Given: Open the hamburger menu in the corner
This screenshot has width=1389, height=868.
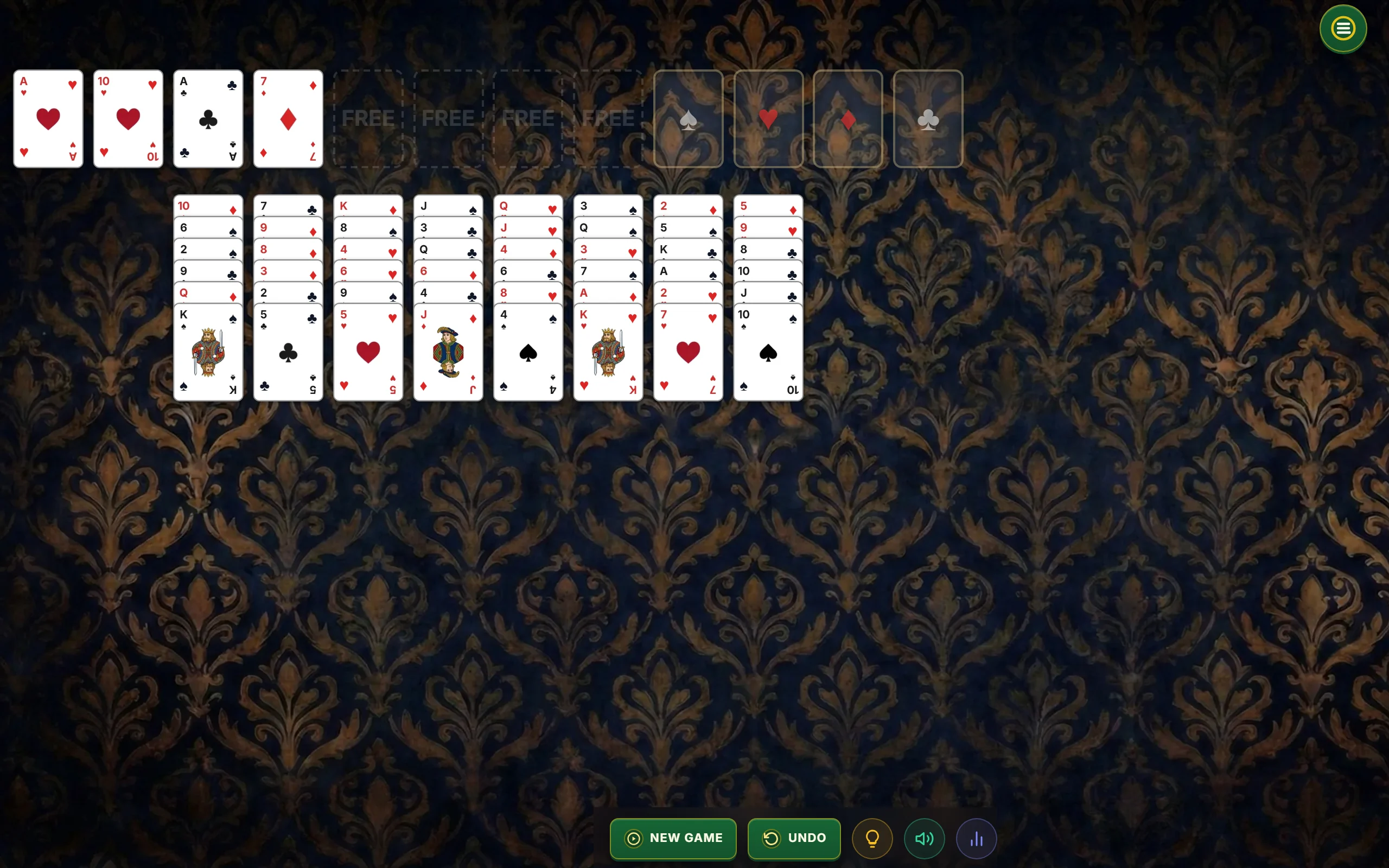Looking at the screenshot, I should [1342, 28].
